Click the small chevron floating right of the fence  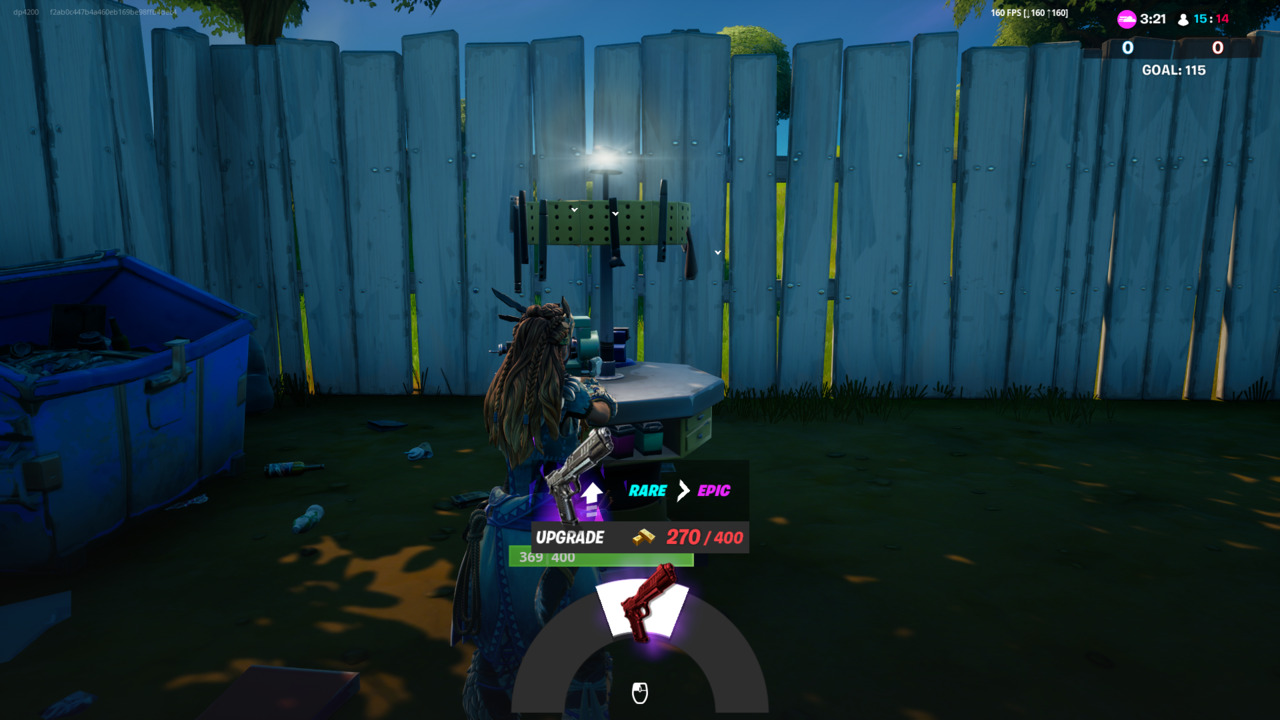tap(716, 253)
